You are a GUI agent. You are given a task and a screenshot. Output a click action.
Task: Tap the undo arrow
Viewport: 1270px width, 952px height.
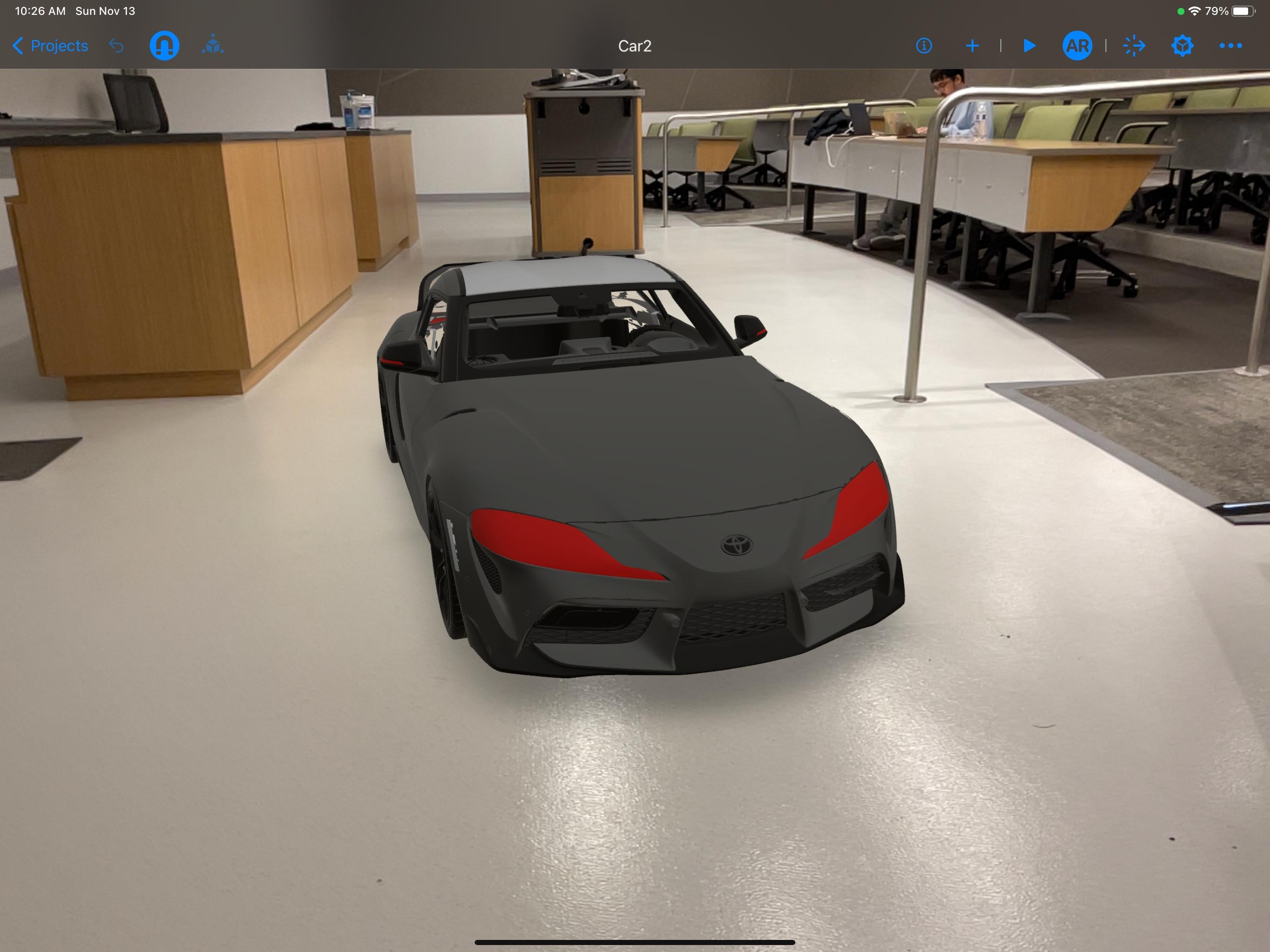(x=117, y=46)
